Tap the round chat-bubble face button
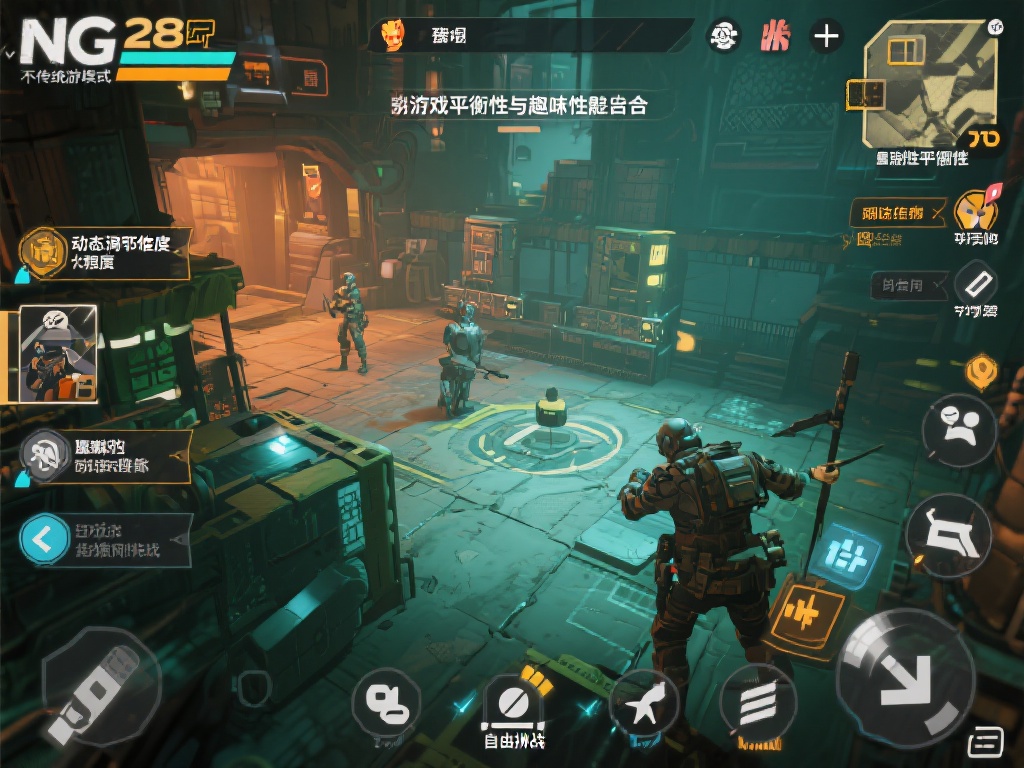The width and height of the screenshot is (1024, 768). (x=959, y=431)
